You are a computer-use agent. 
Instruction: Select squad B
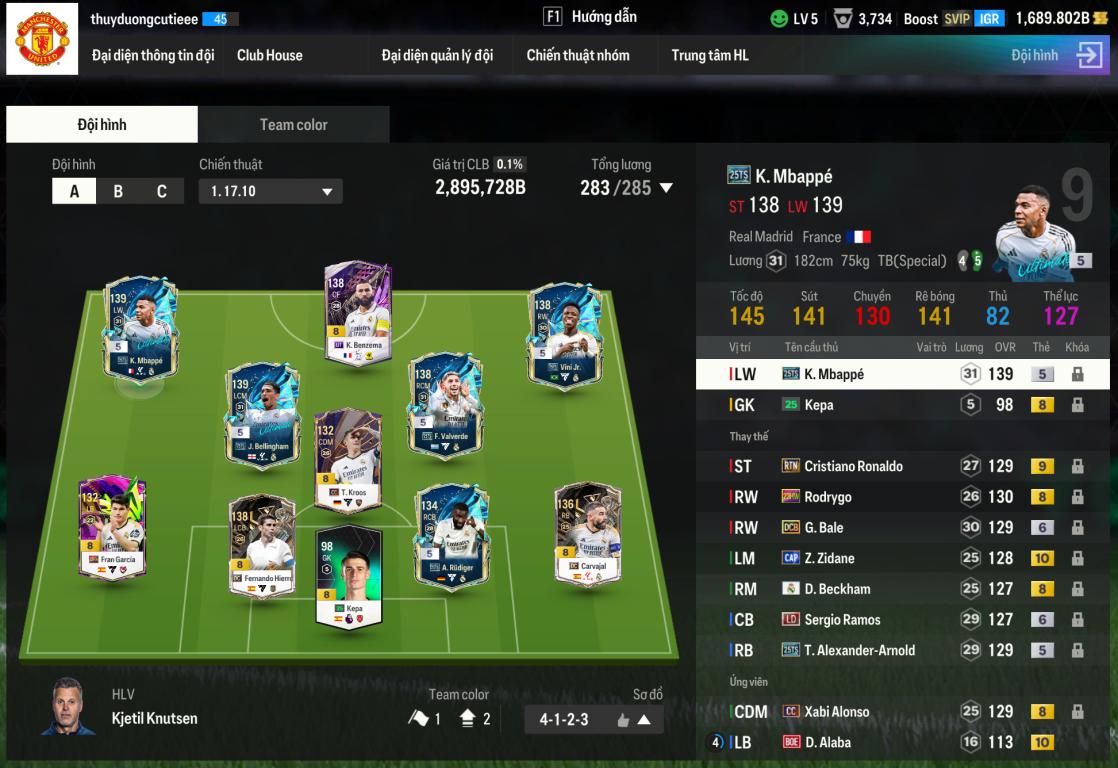click(118, 191)
